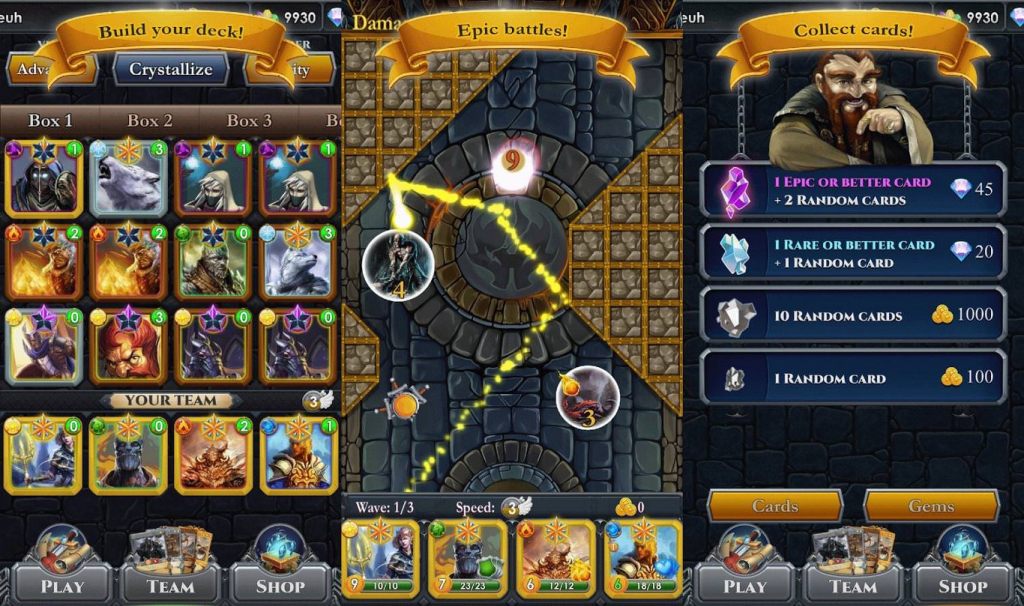
Task: Switch to the Box 1 tab
Action: point(50,121)
